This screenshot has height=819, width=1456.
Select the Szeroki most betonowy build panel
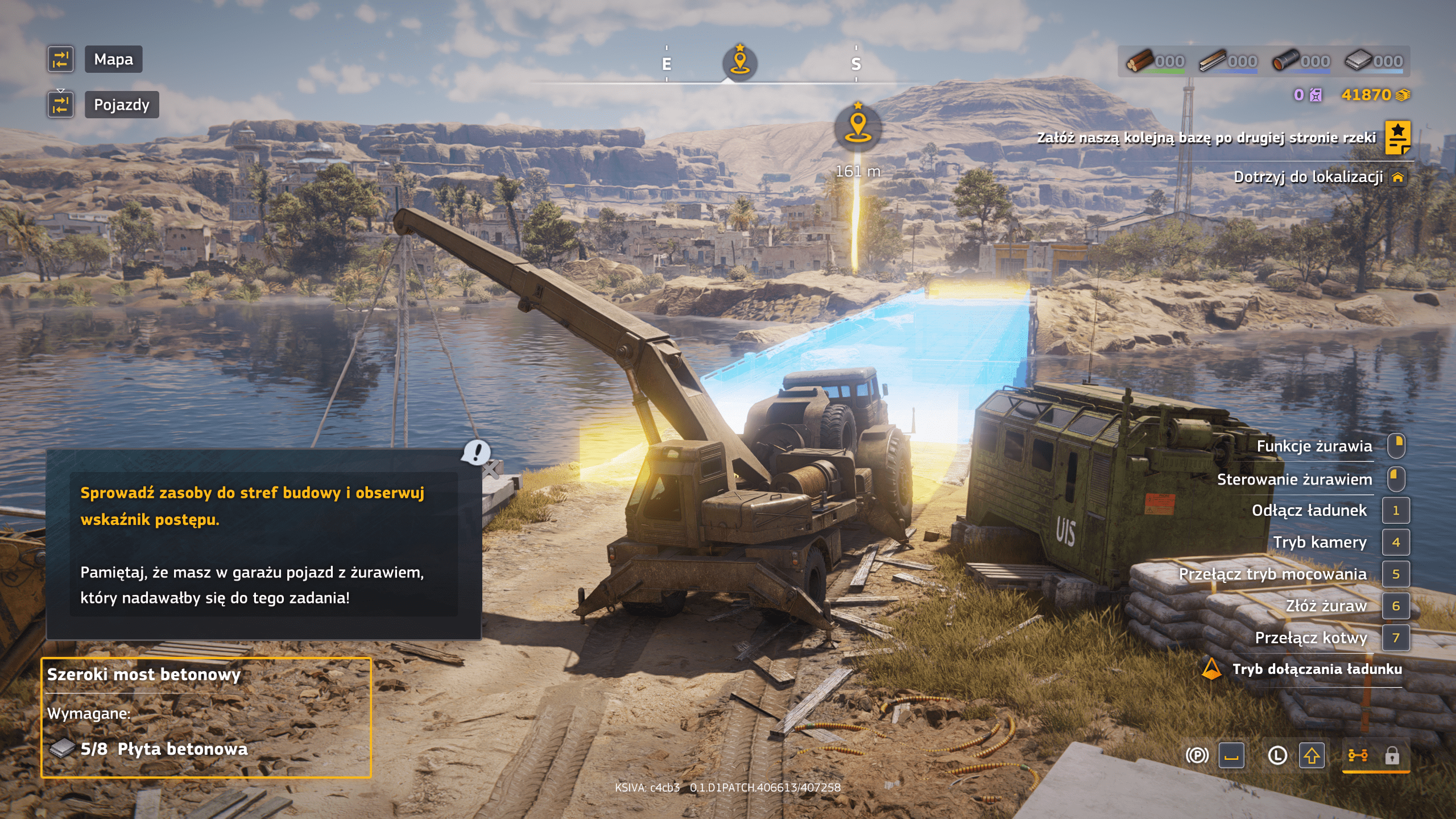point(206,717)
